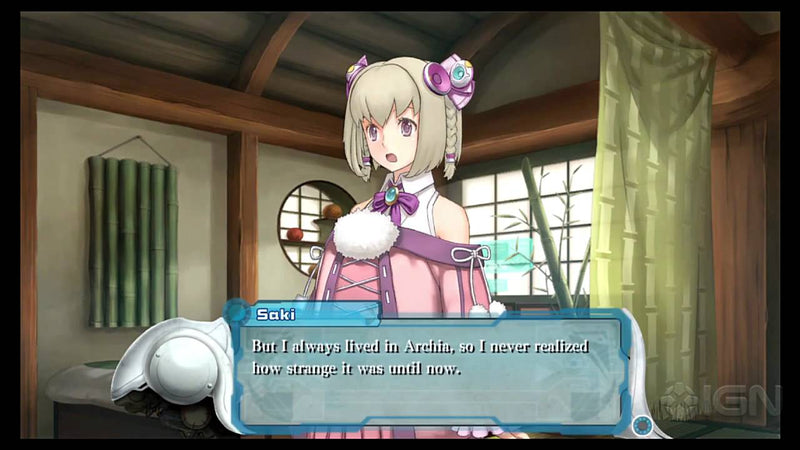The width and height of the screenshot is (800, 450).
Task: Click the circular dialogue advance indicator
Action: tap(642, 425)
